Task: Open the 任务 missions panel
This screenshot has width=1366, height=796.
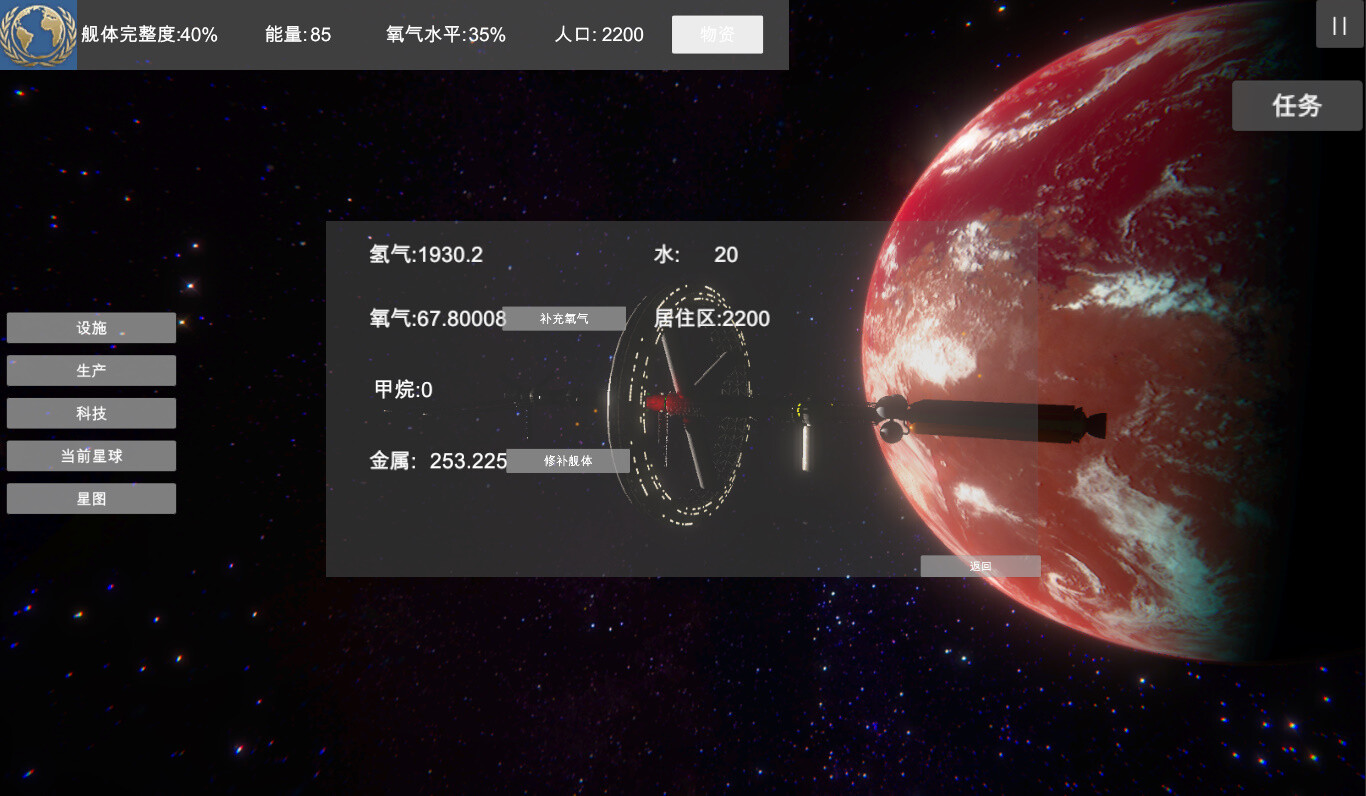Action: coord(1297,105)
